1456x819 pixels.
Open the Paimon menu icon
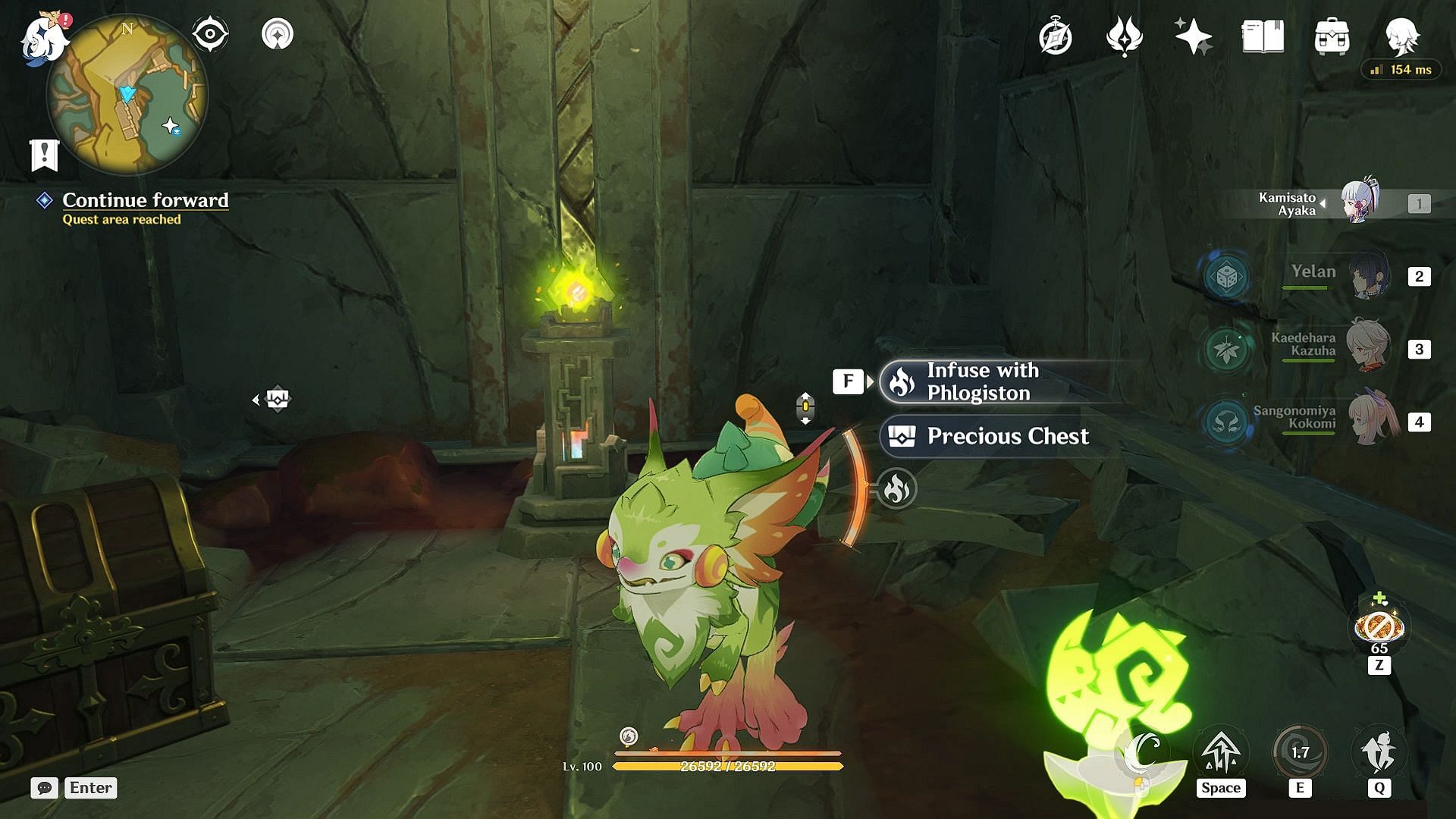[x=42, y=38]
